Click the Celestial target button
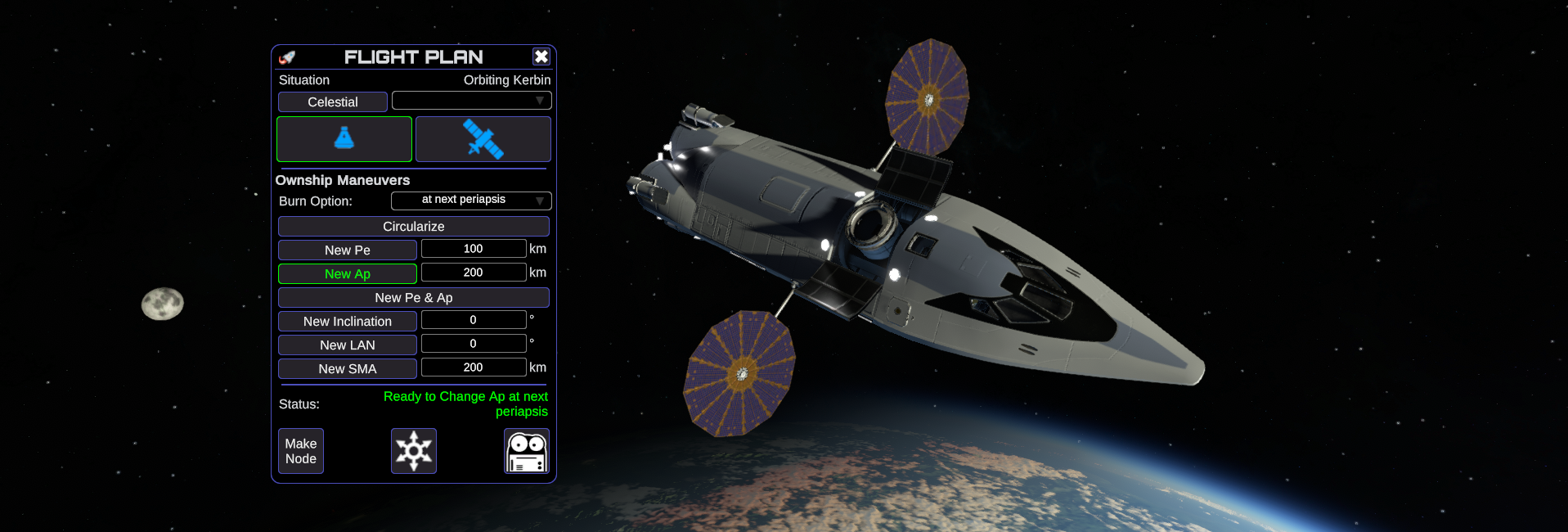 coord(332,102)
